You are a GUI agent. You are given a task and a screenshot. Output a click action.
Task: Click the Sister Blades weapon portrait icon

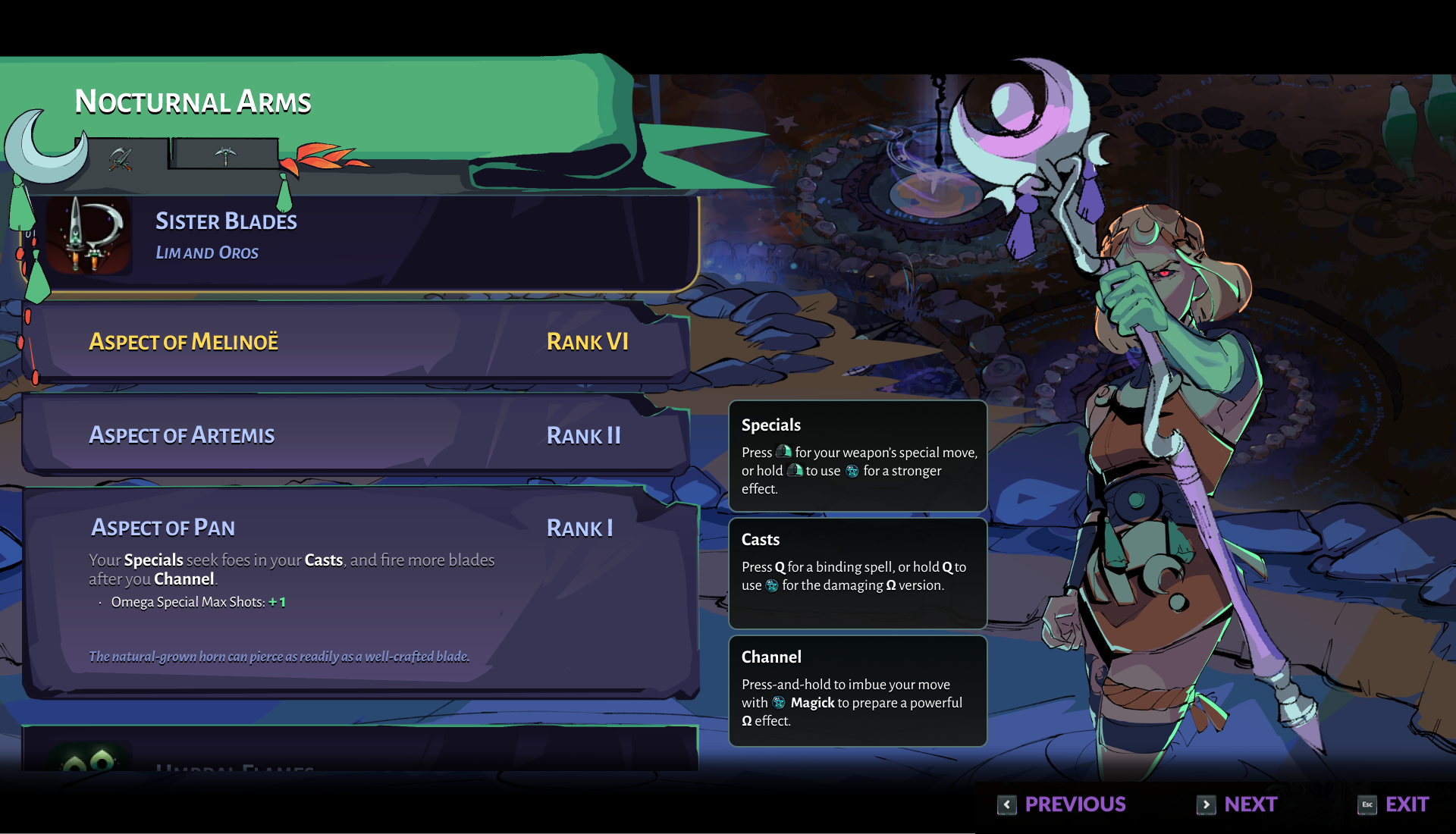click(89, 236)
